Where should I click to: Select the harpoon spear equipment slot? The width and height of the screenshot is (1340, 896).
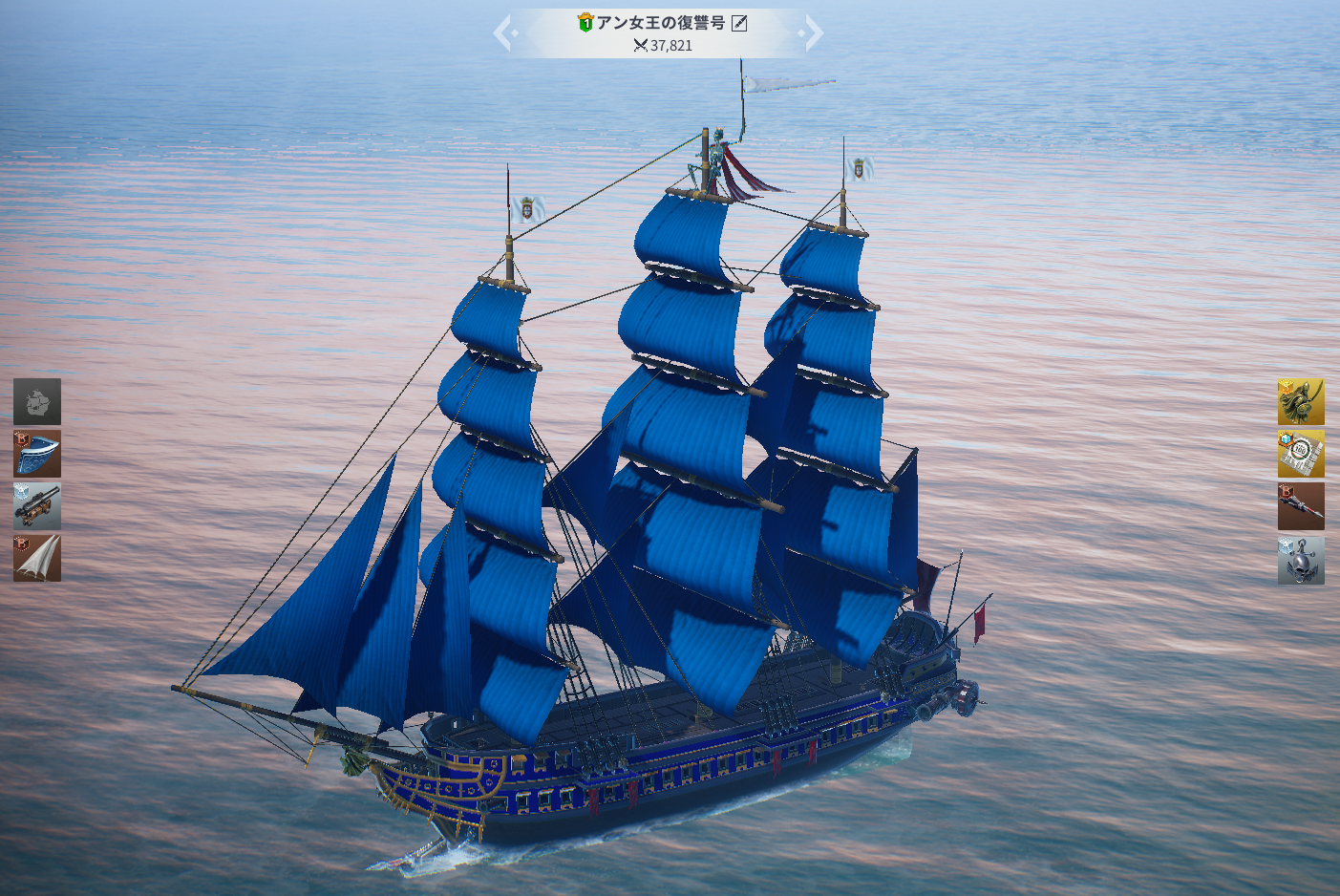1301,506
